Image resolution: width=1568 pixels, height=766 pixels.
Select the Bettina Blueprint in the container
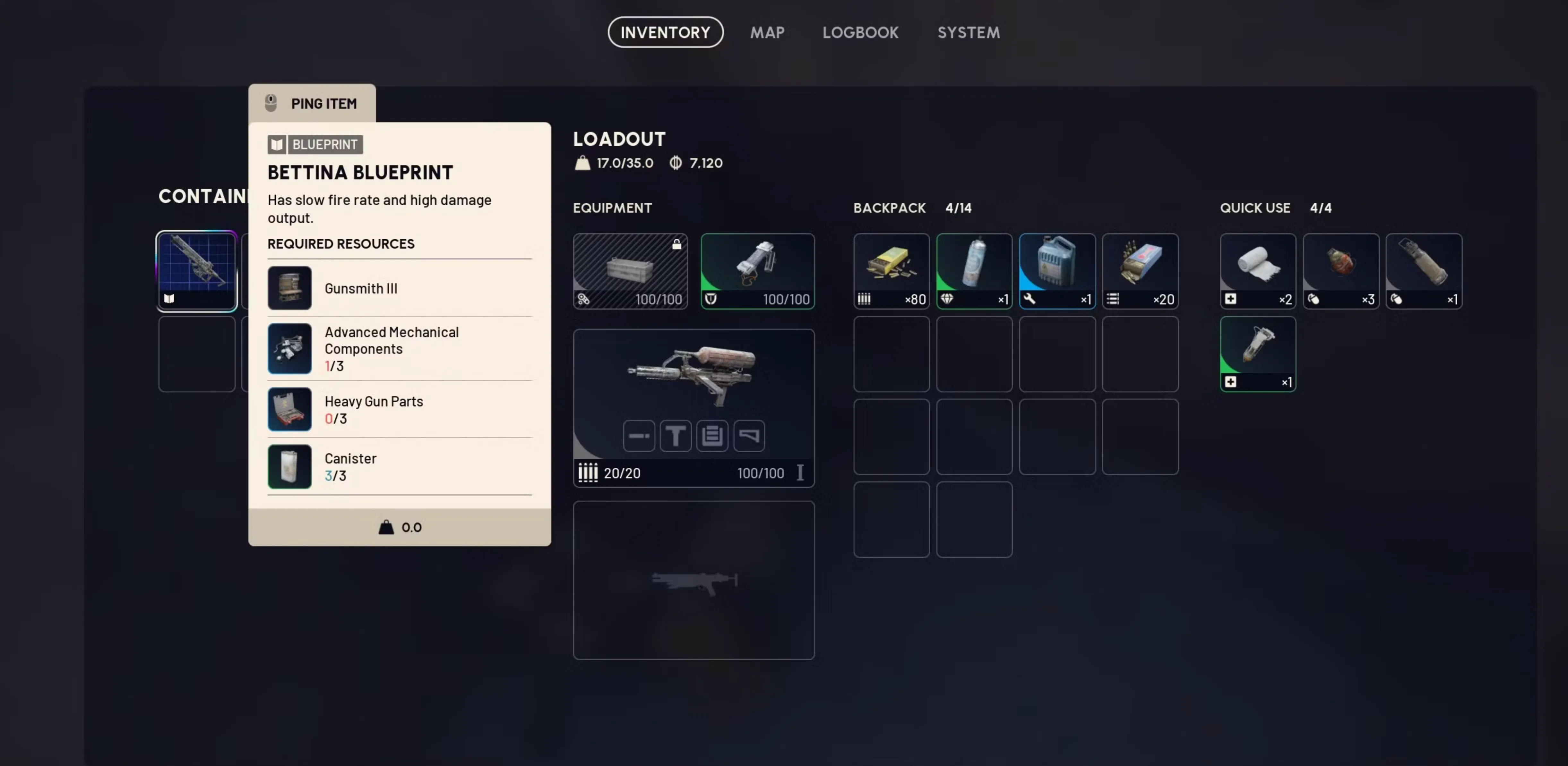pos(196,270)
